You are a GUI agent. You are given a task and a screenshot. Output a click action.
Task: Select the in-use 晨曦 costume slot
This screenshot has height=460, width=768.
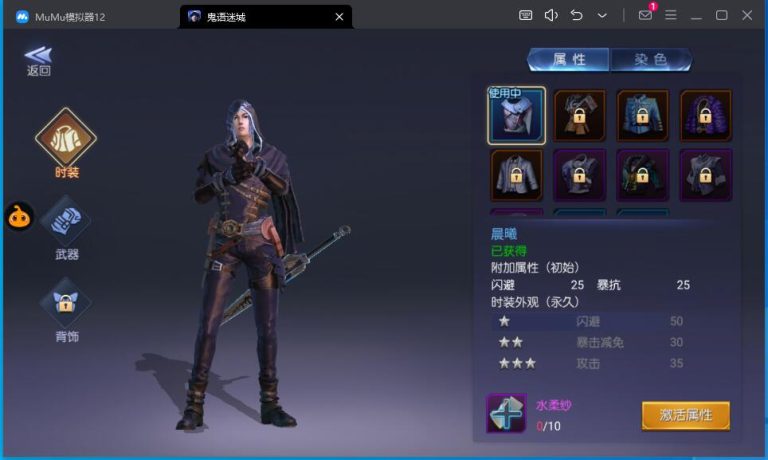517,114
